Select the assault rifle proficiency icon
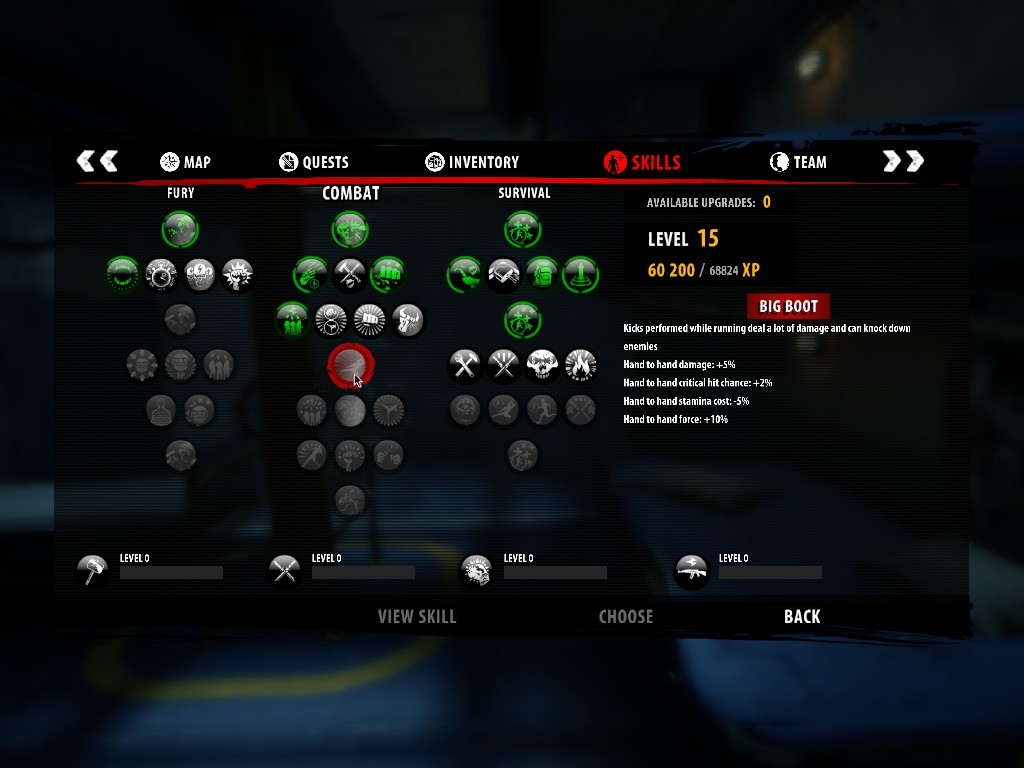 (692, 571)
